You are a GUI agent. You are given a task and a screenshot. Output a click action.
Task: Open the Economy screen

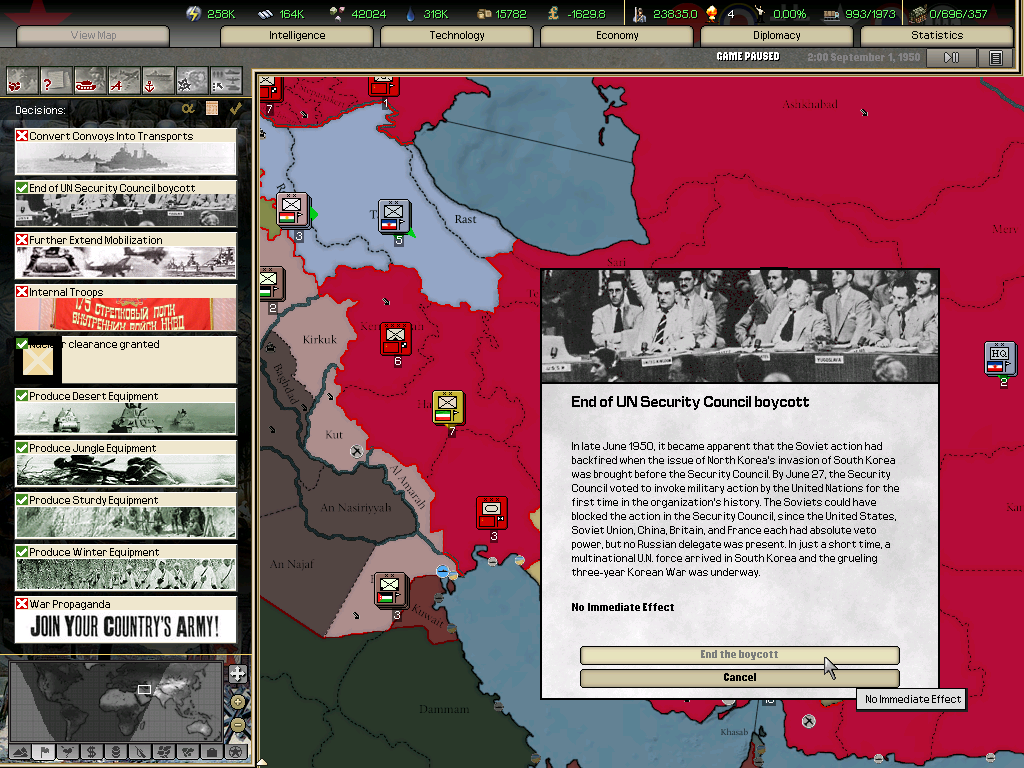pyautogui.click(x=617, y=36)
